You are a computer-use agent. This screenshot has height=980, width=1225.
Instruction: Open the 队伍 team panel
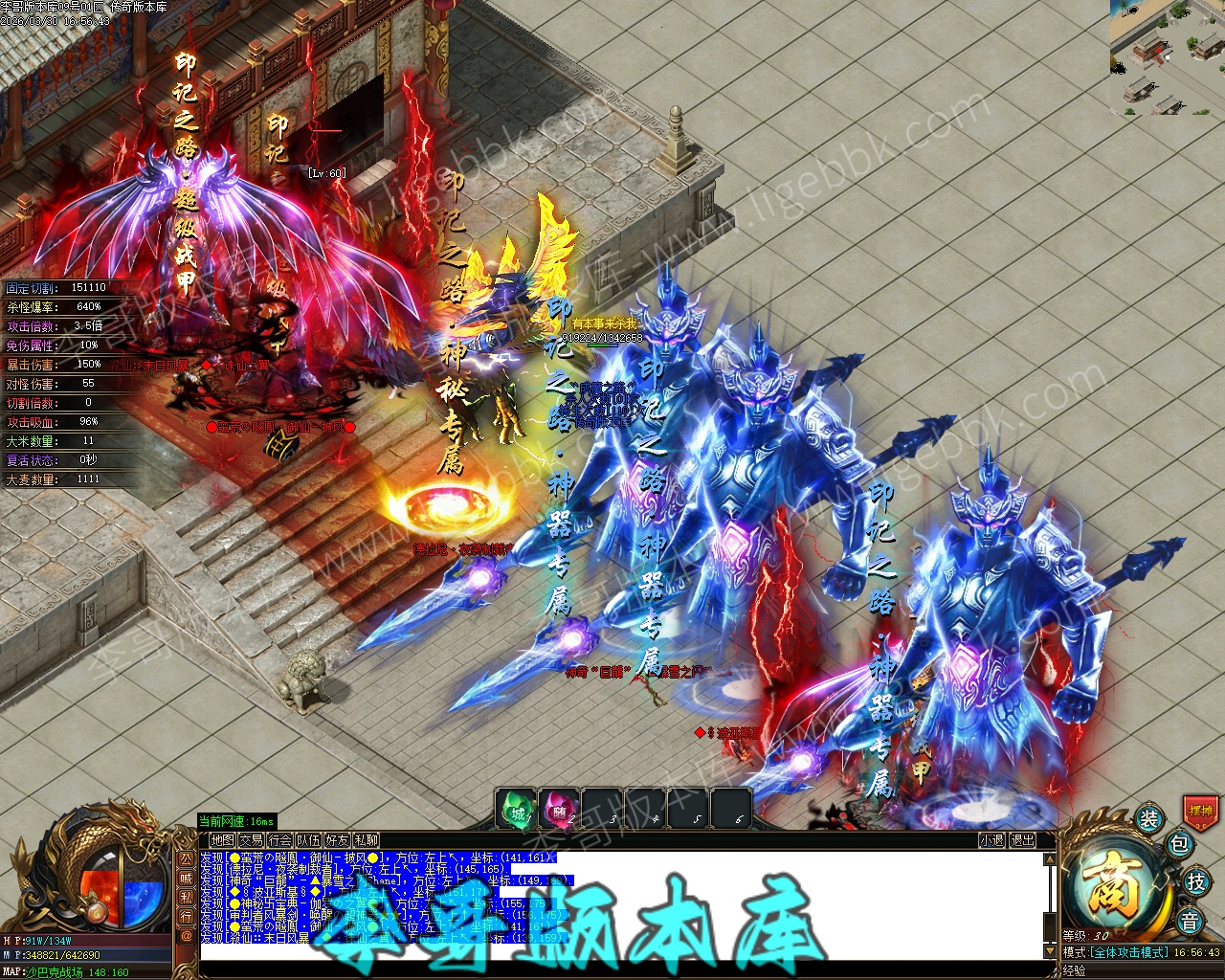click(x=308, y=840)
